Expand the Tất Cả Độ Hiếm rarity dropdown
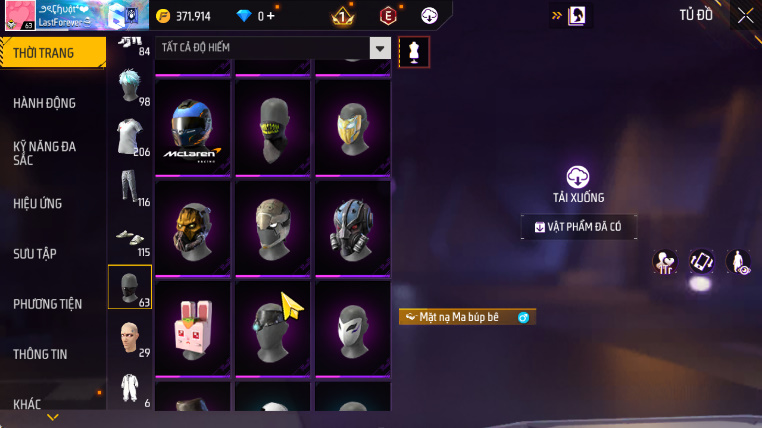Image resolution: width=762 pixels, height=428 pixels. coord(380,48)
